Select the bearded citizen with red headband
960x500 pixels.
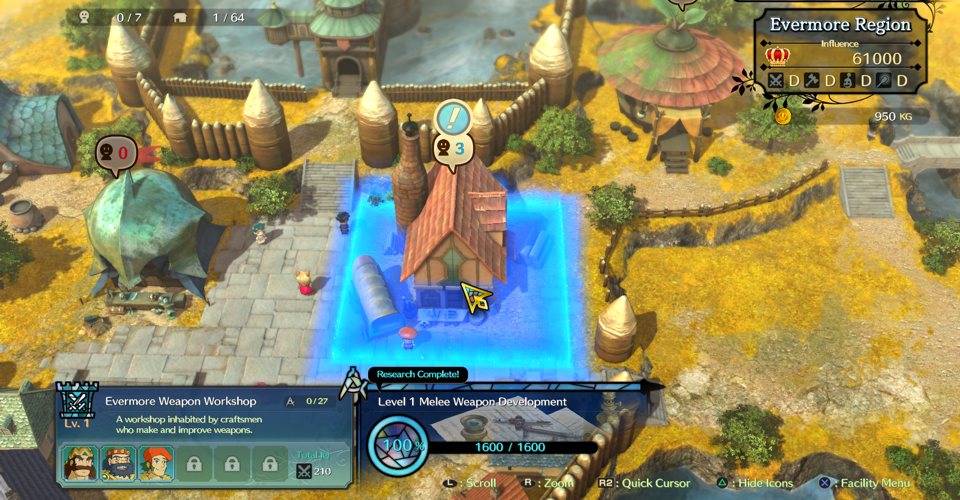(118, 463)
